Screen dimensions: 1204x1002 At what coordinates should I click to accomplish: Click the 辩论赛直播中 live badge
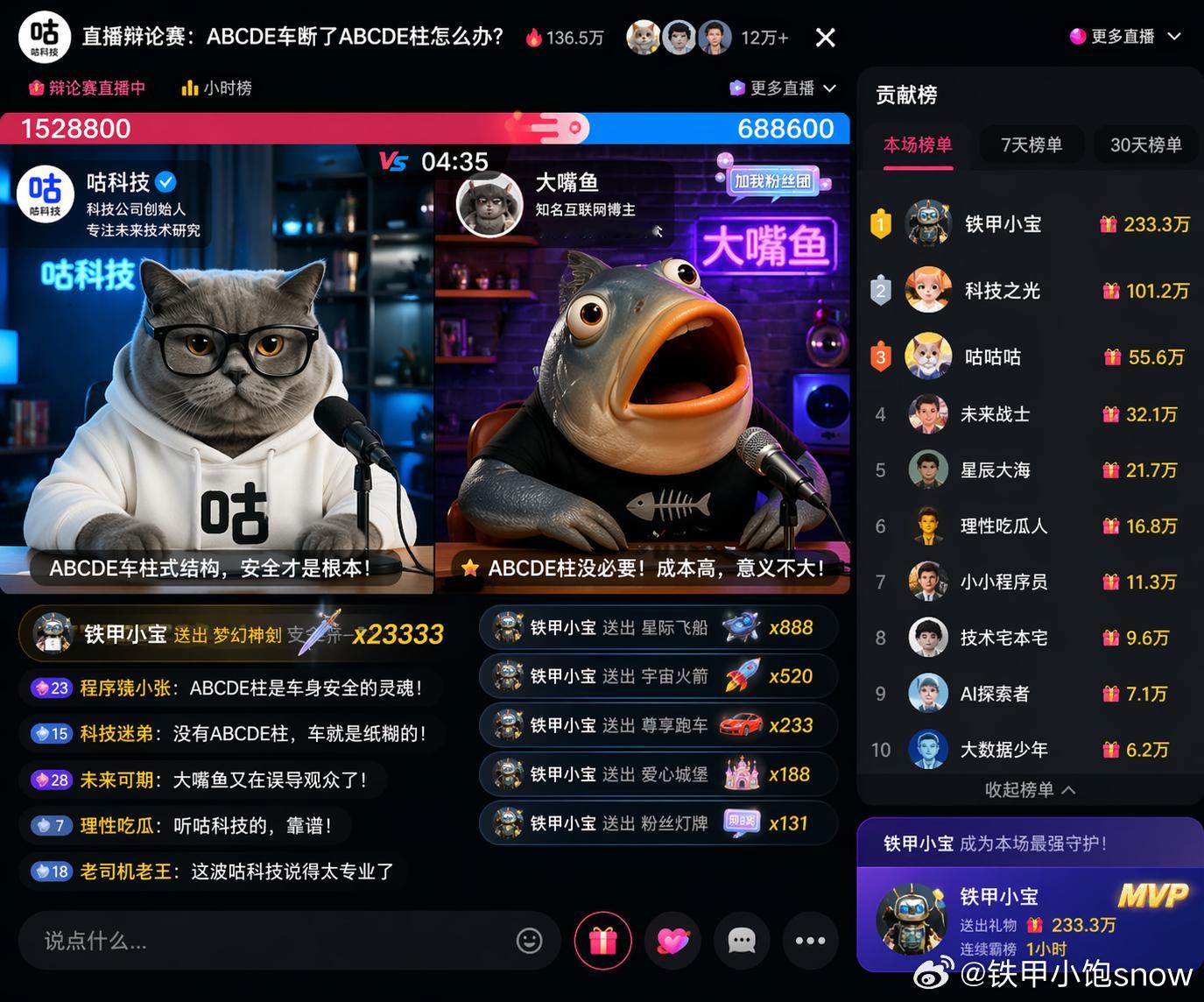(86, 88)
